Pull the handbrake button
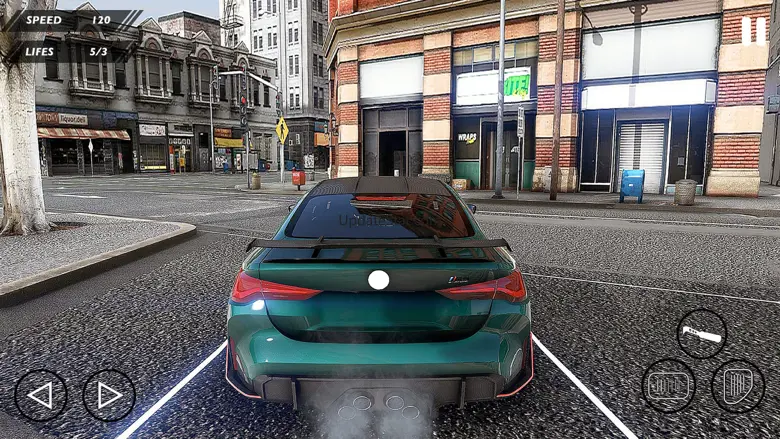The width and height of the screenshot is (780, 439). pyautogui.click(x=702, y=335)
